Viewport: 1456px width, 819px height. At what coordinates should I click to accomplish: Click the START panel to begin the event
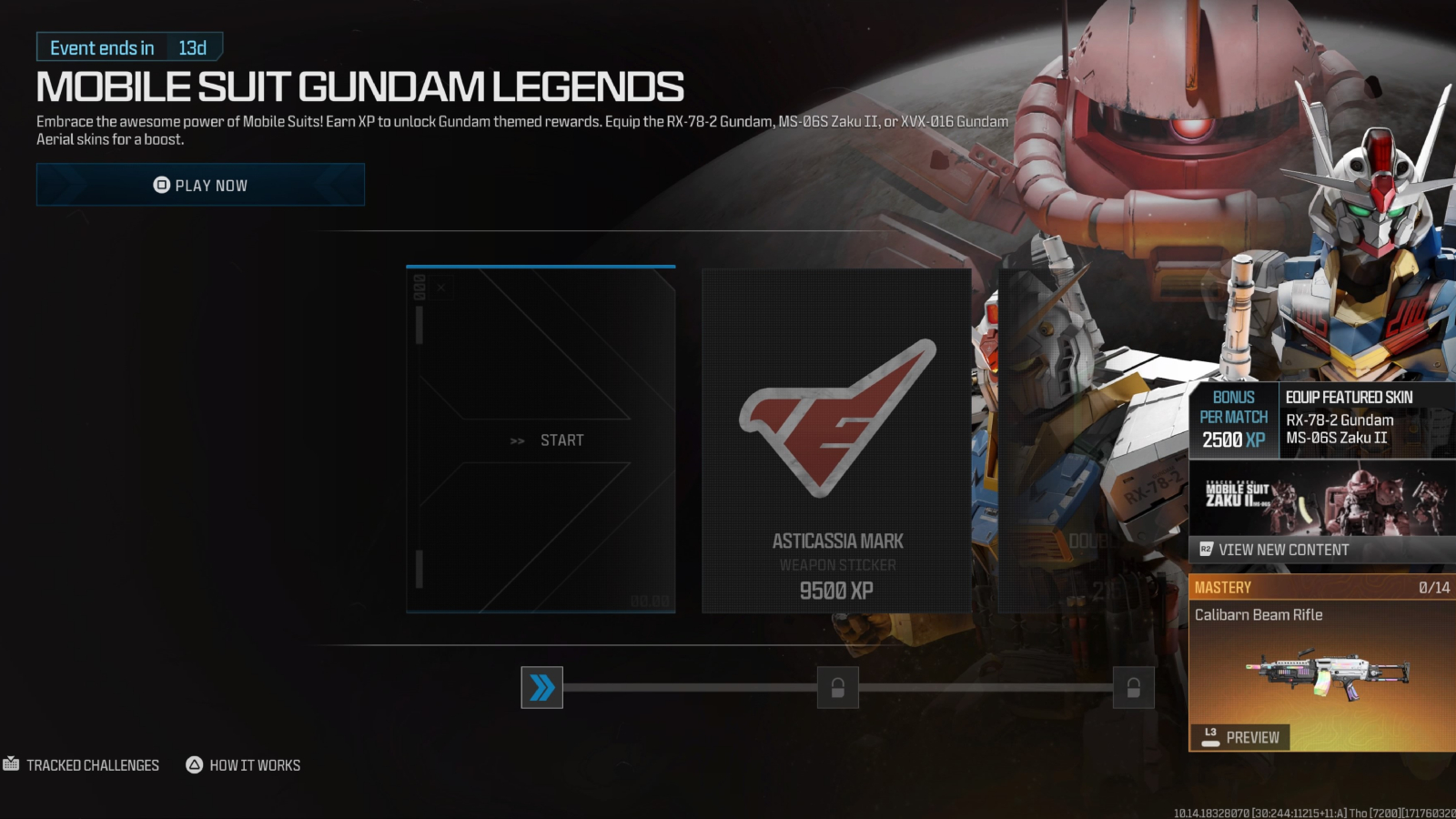click(541, 440)
